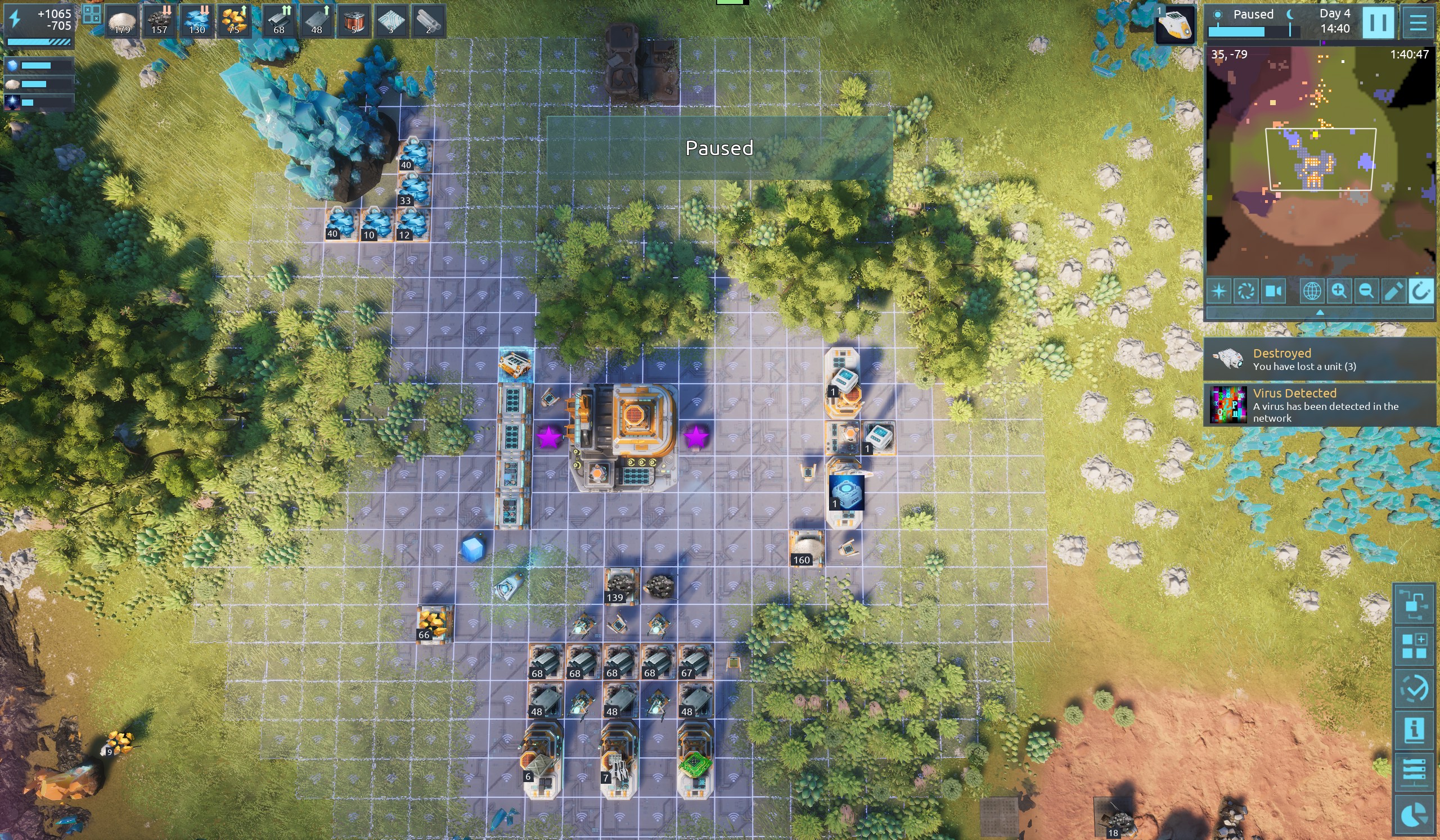Click the minimap zoom-out magnifier
Image resolution: width=1440 pixels, height=840 pixels.
[x=1366, y=291]
